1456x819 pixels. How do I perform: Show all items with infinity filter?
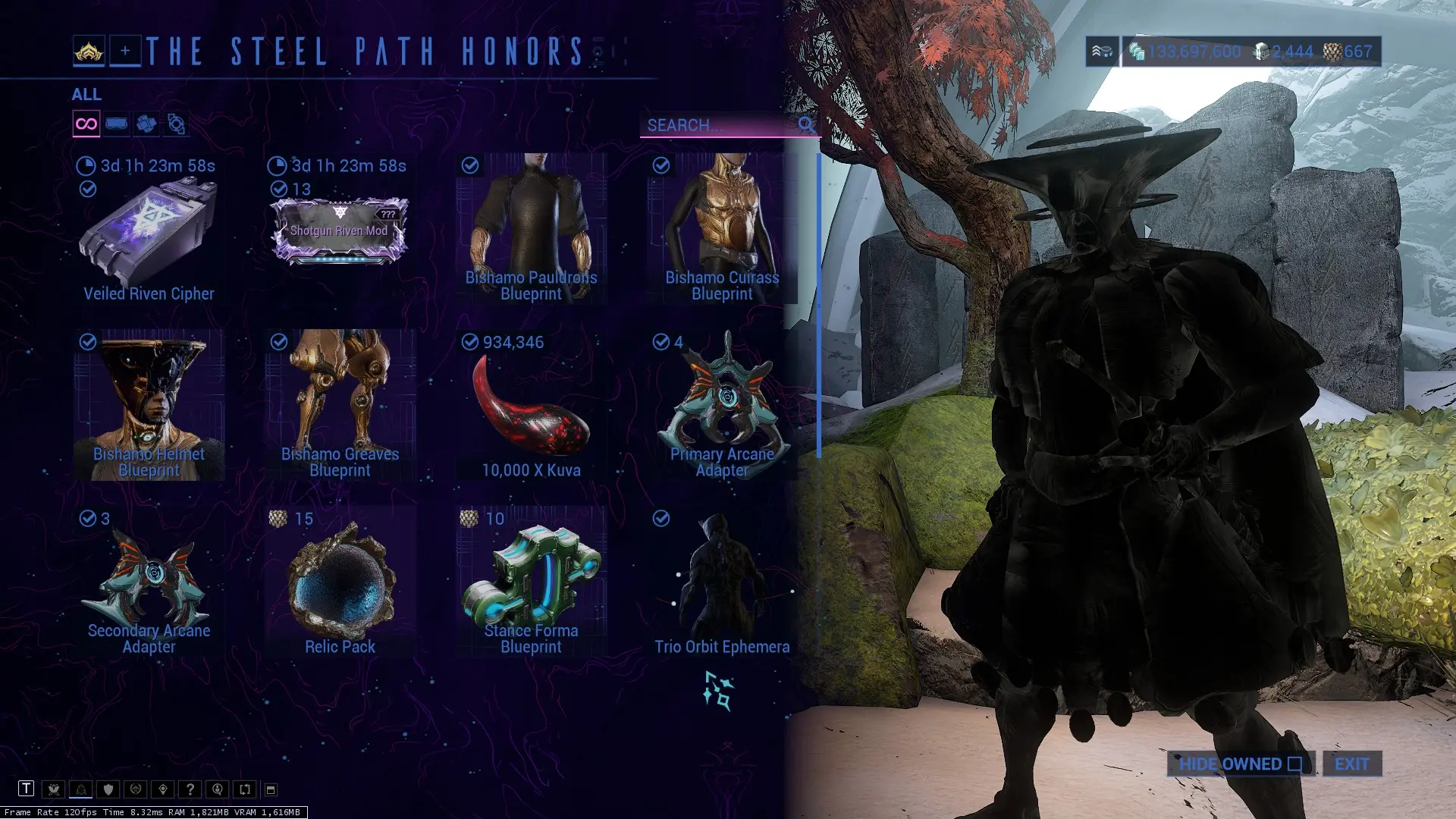point(86,124)
